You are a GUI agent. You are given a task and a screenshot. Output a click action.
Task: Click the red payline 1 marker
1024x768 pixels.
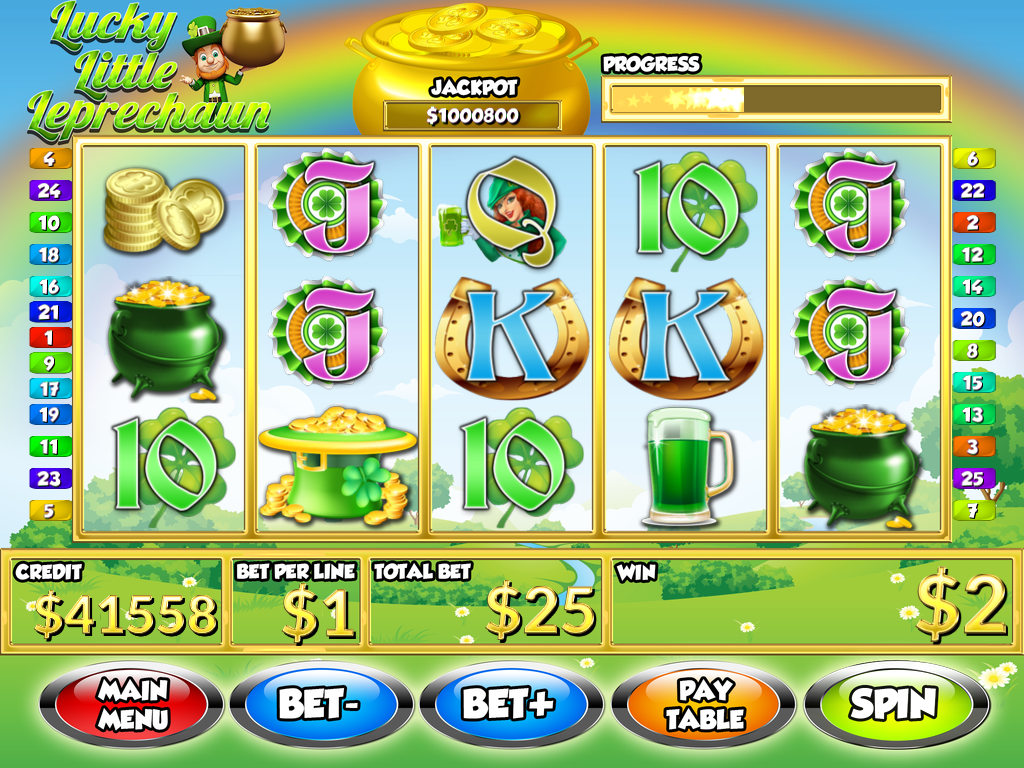(x=50, y=338)
